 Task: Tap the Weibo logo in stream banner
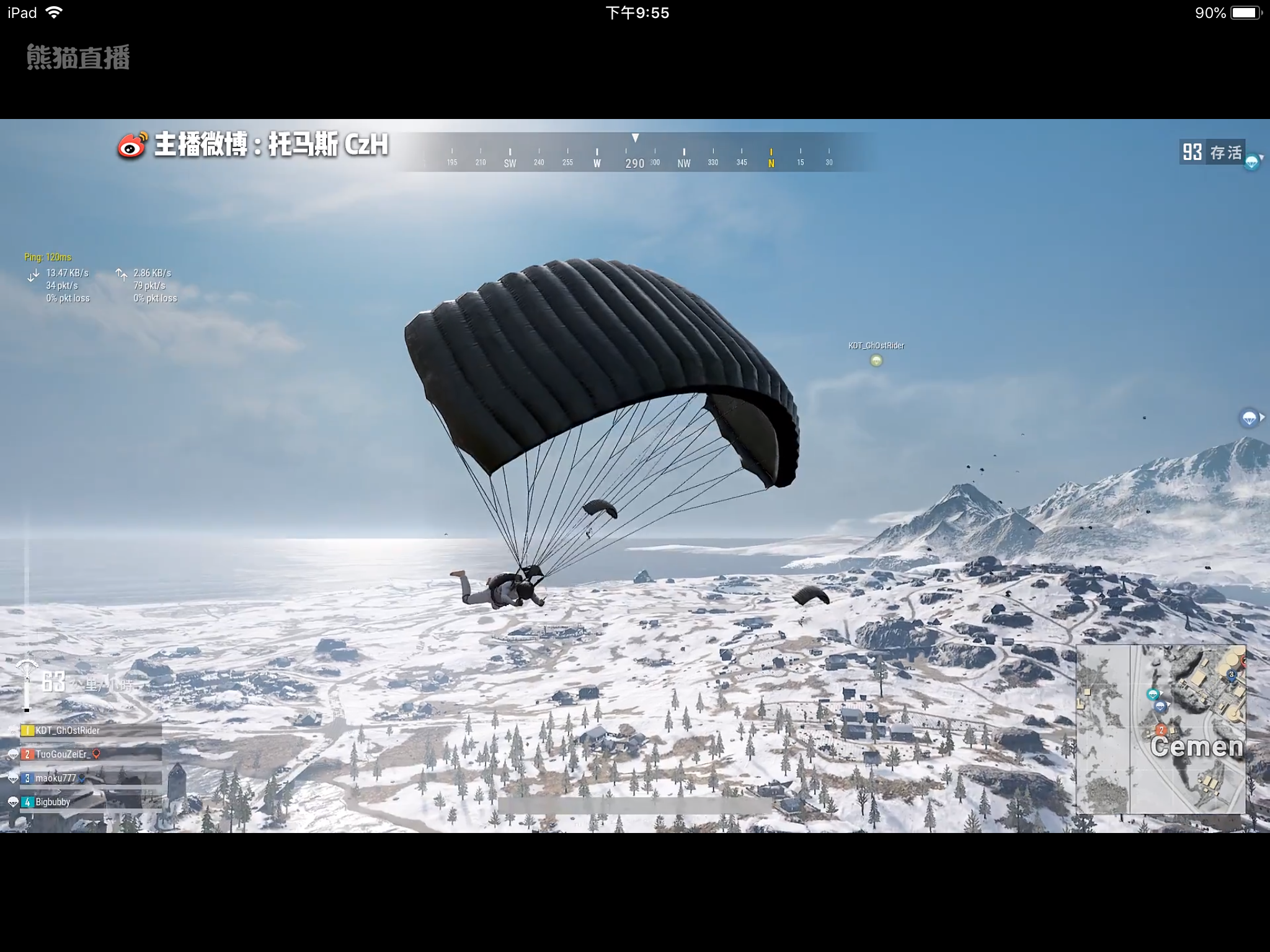(132, 146)
